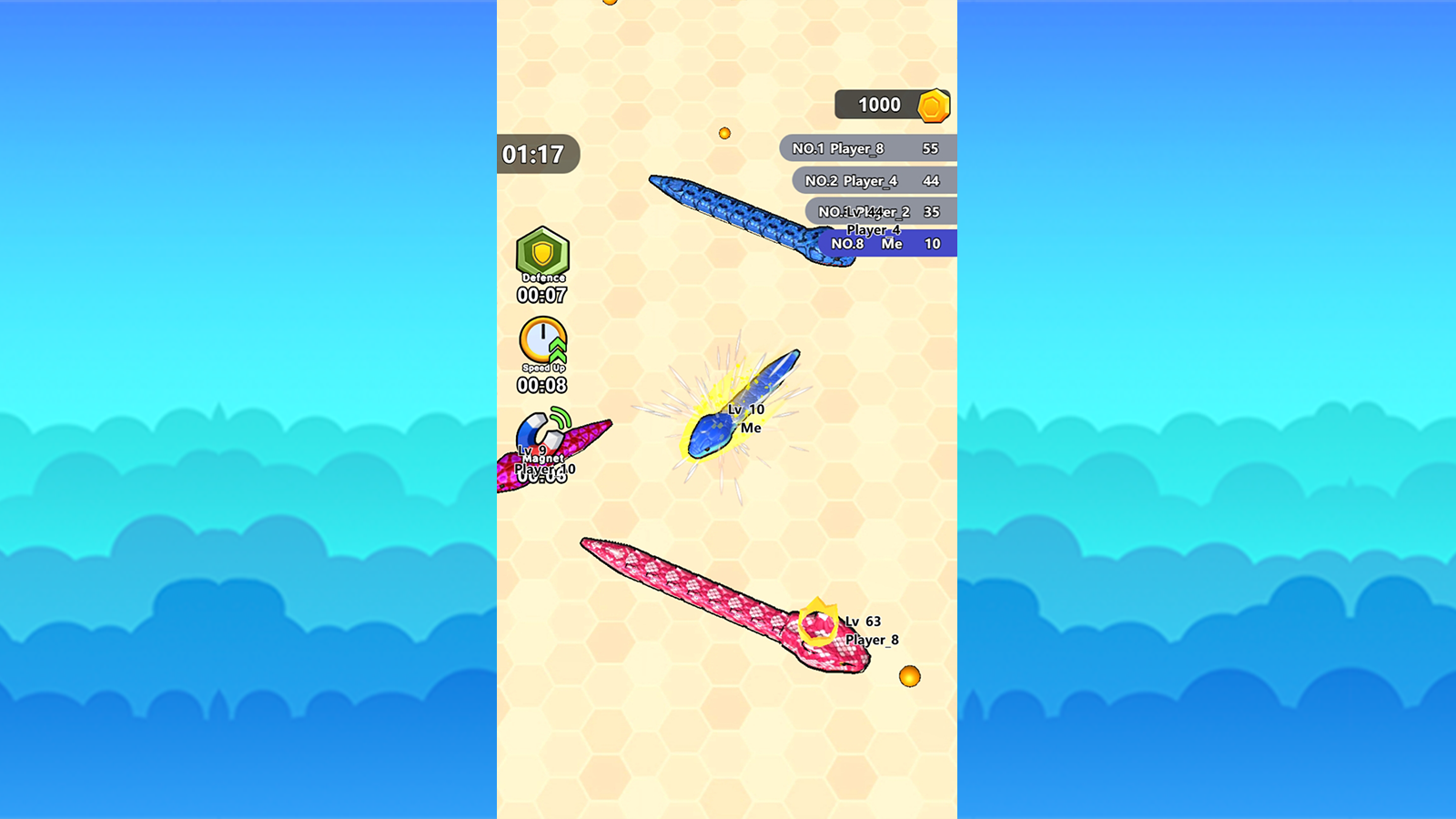The width and height of the screenshot is (1456, 819).
Task: Toggle the Magnet countdown timer
Action: 542,476
